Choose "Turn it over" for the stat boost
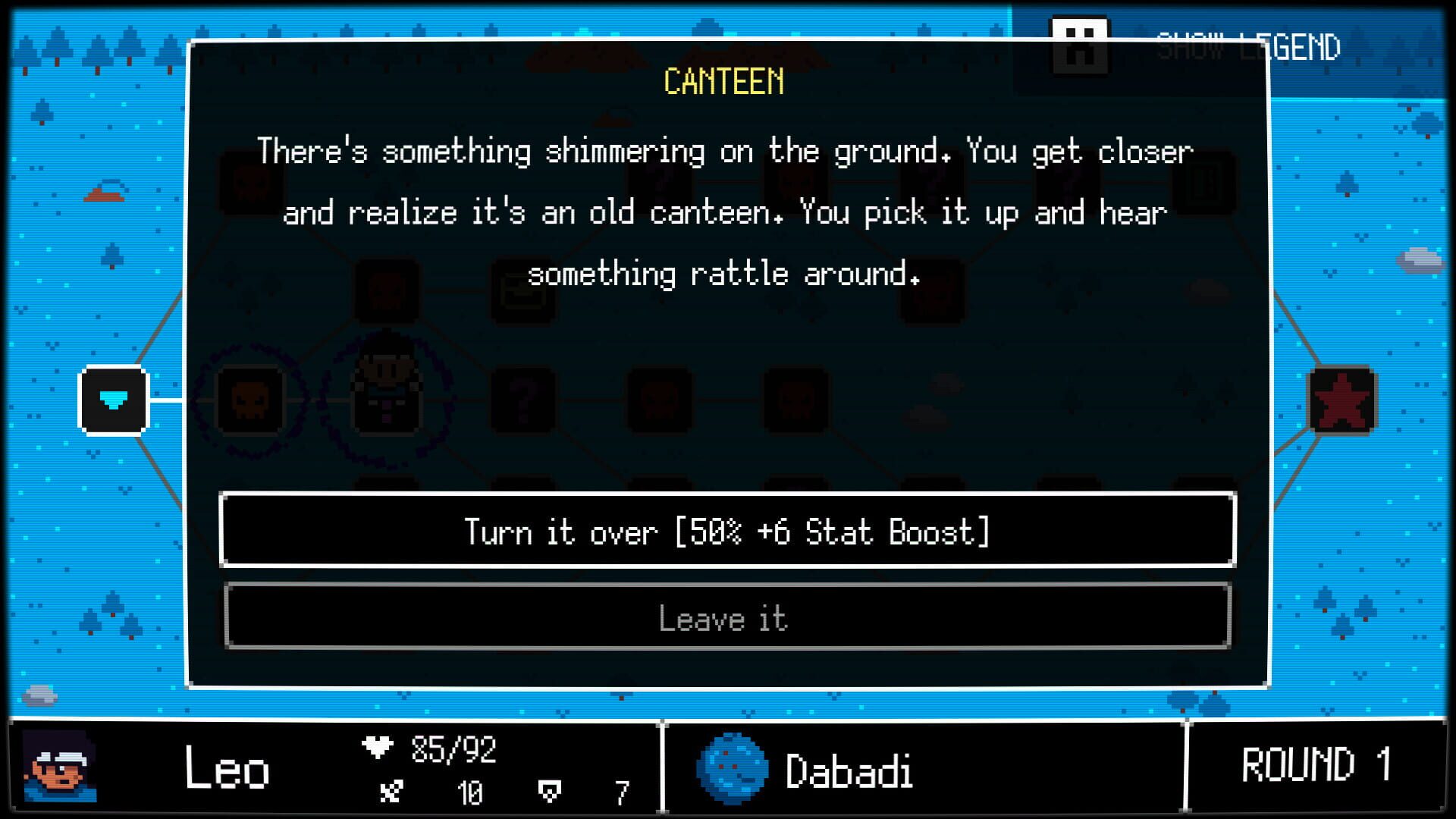1456x819 pixels. click(728, 532)
